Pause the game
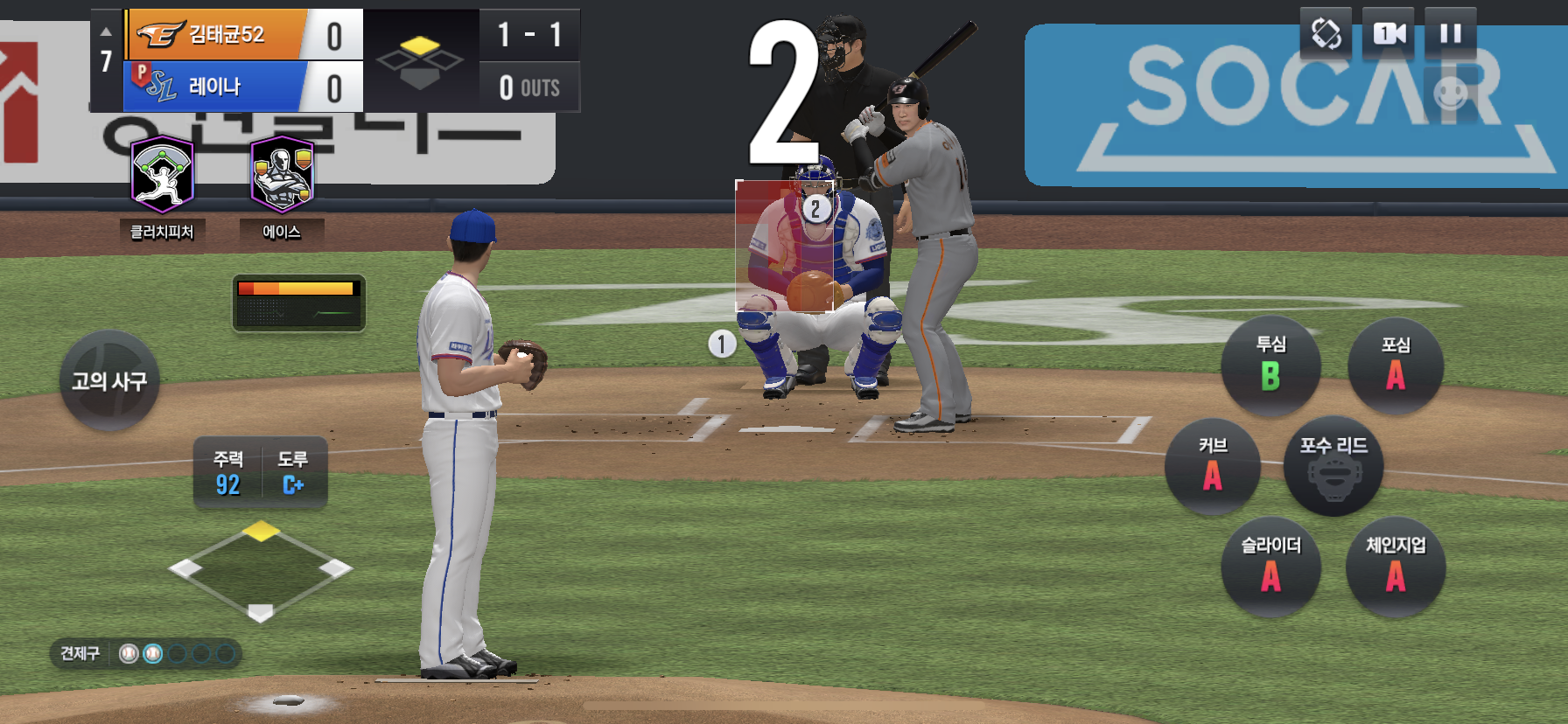The width and height of the screenshot is (1568, 724). [x=1450, y=34]
